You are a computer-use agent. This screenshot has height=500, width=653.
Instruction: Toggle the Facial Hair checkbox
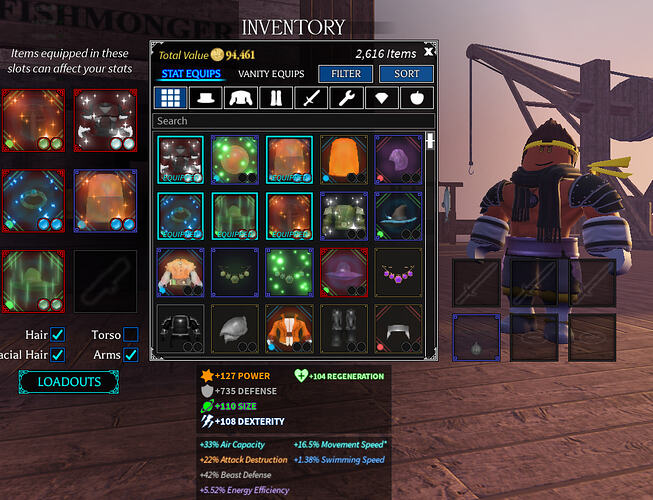tap(58, 354)
